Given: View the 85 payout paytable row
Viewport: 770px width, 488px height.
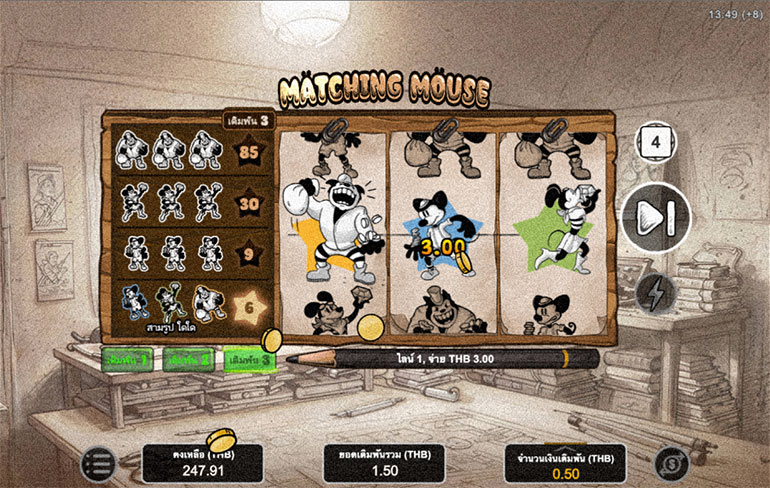Looking at the screenshot, I should (x=190, y=152).
